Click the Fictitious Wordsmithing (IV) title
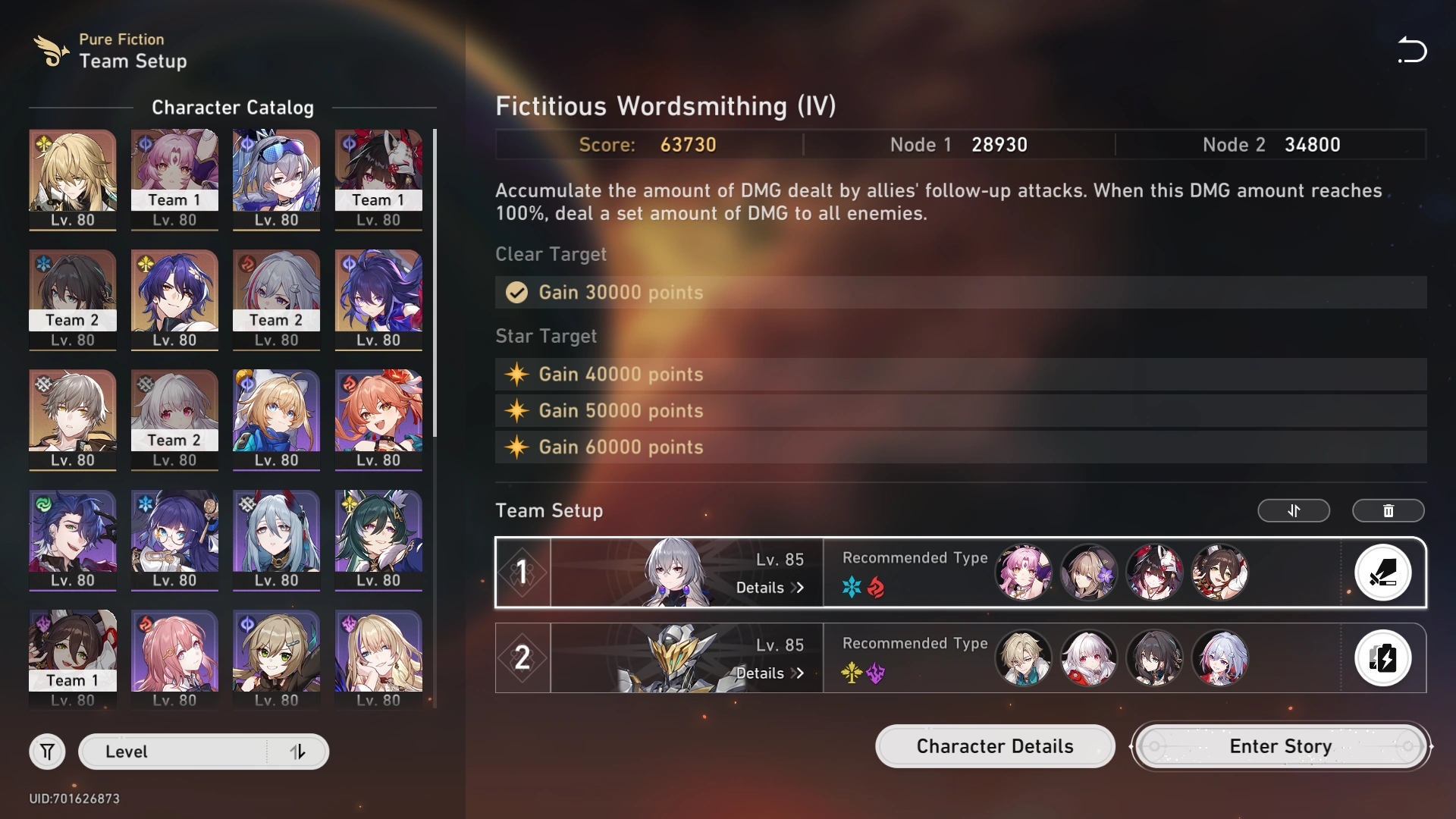This screenshot has height=819, width=1456. pos(666,106)
